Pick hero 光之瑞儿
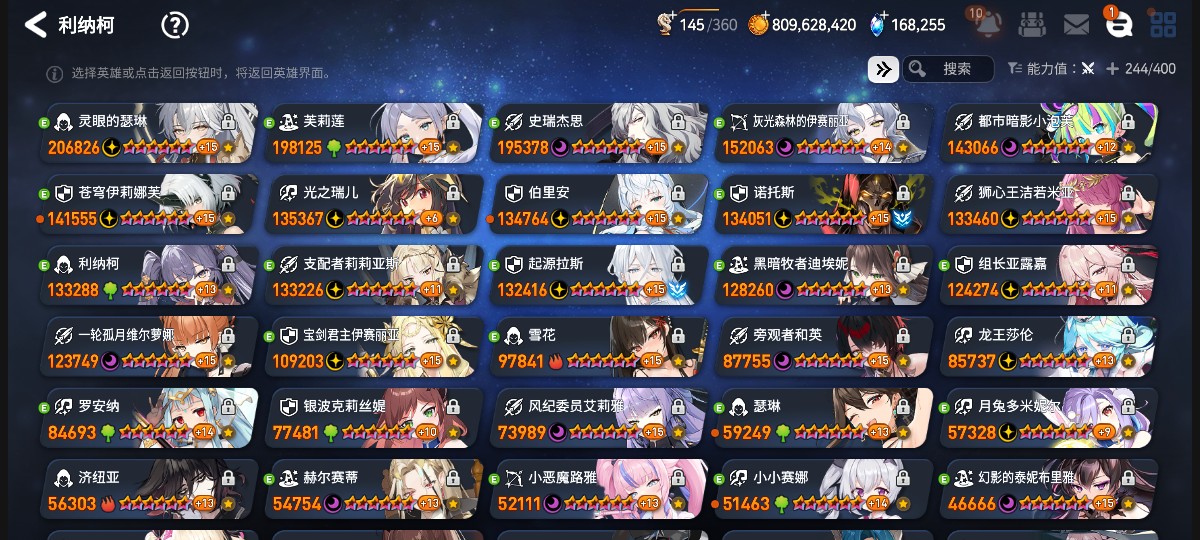1200x540 pixels. 373,205
